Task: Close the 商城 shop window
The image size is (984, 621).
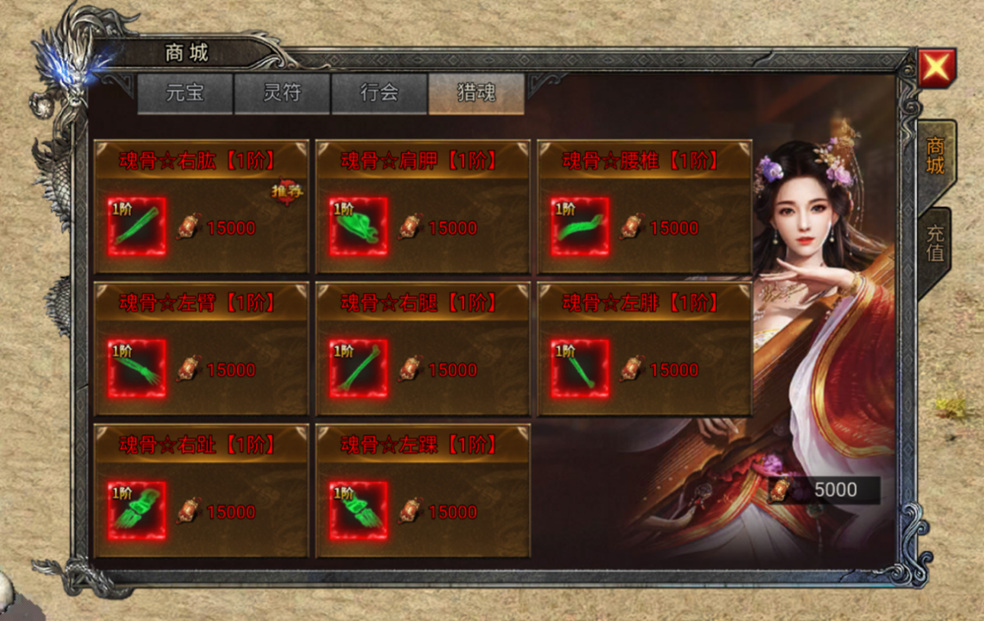Action: 937,68
